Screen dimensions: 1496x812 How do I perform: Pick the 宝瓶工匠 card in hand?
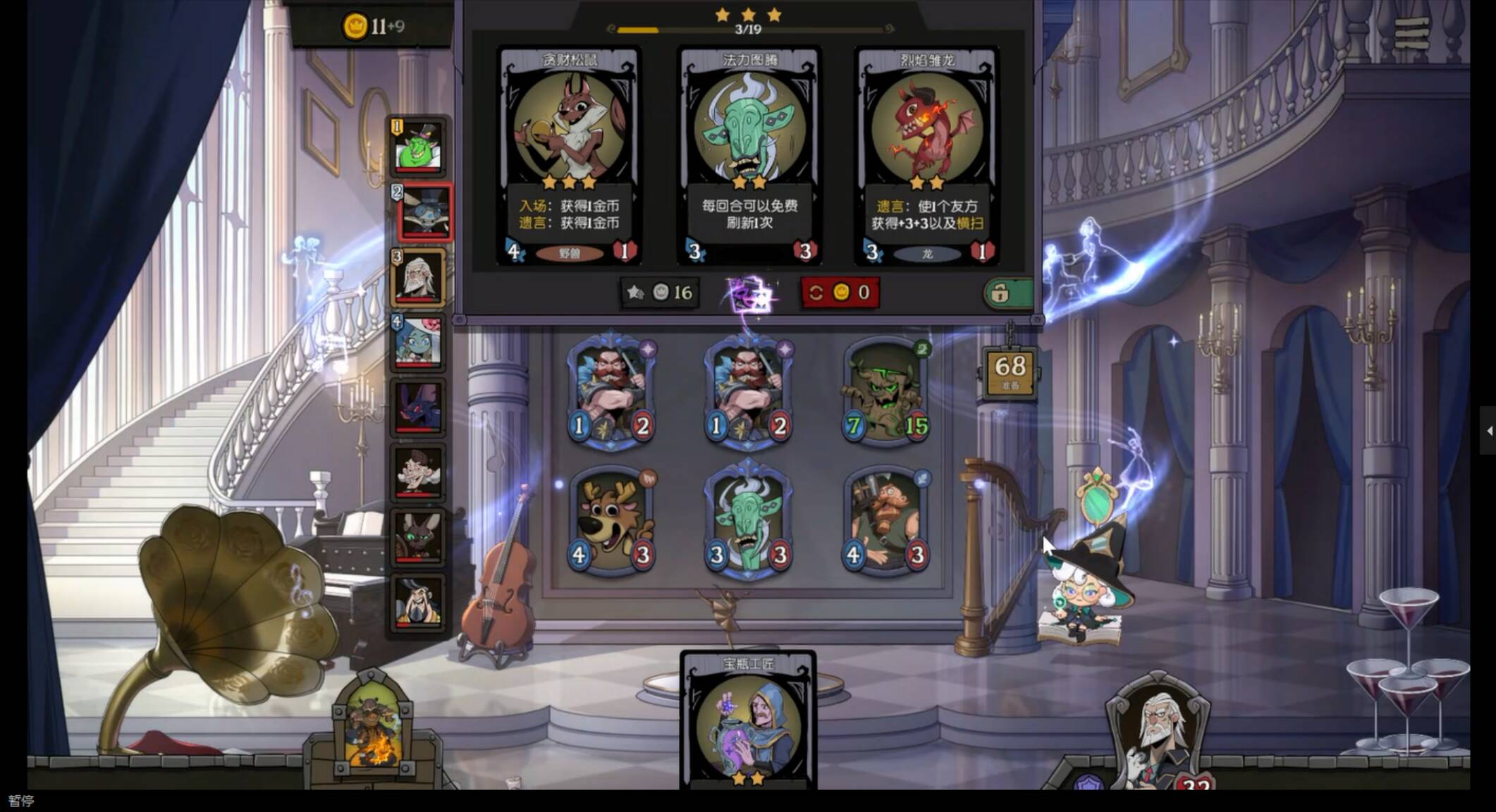click(x=748, y=722)
